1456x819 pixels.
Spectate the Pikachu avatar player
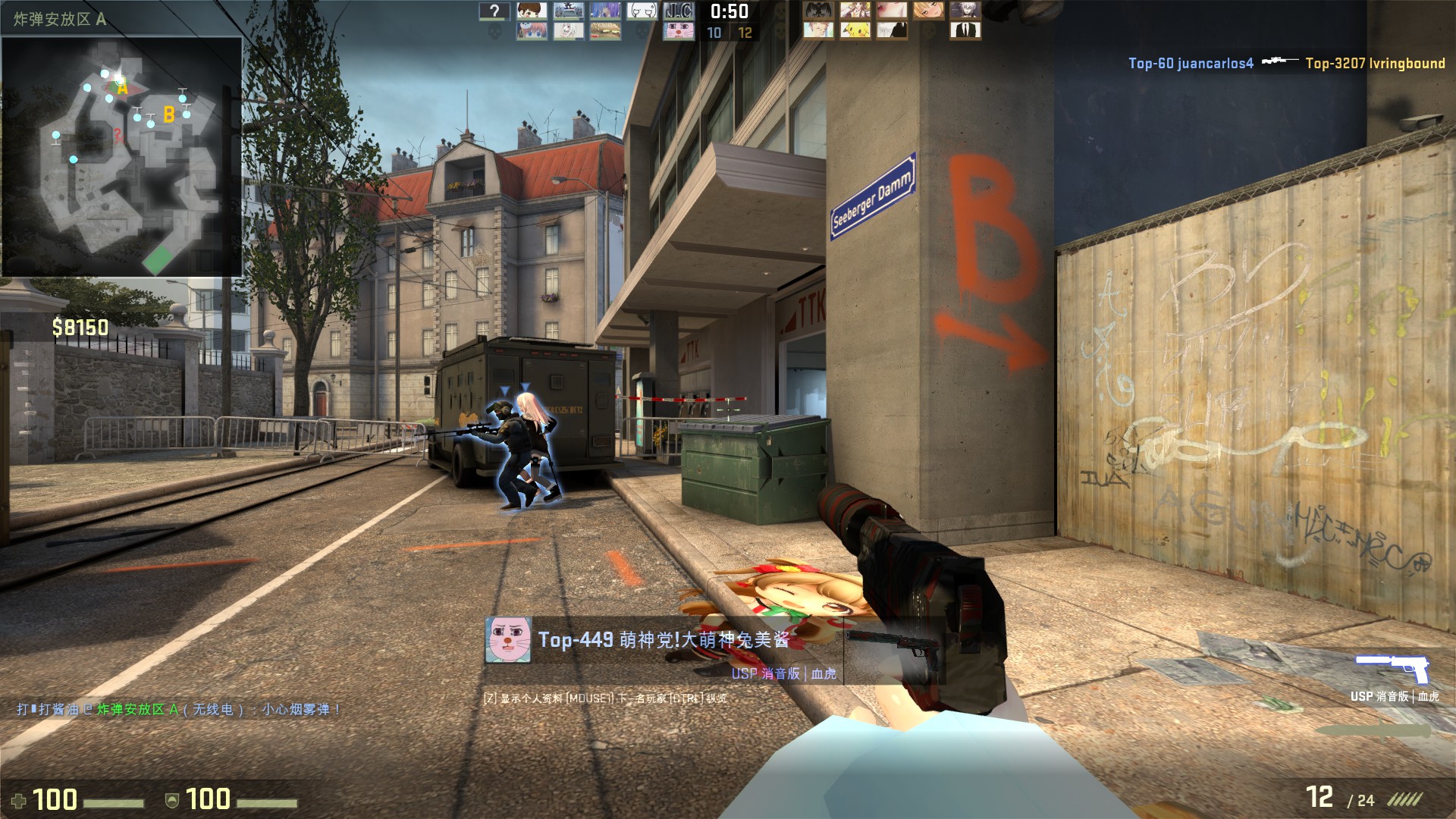coord(855,31)
